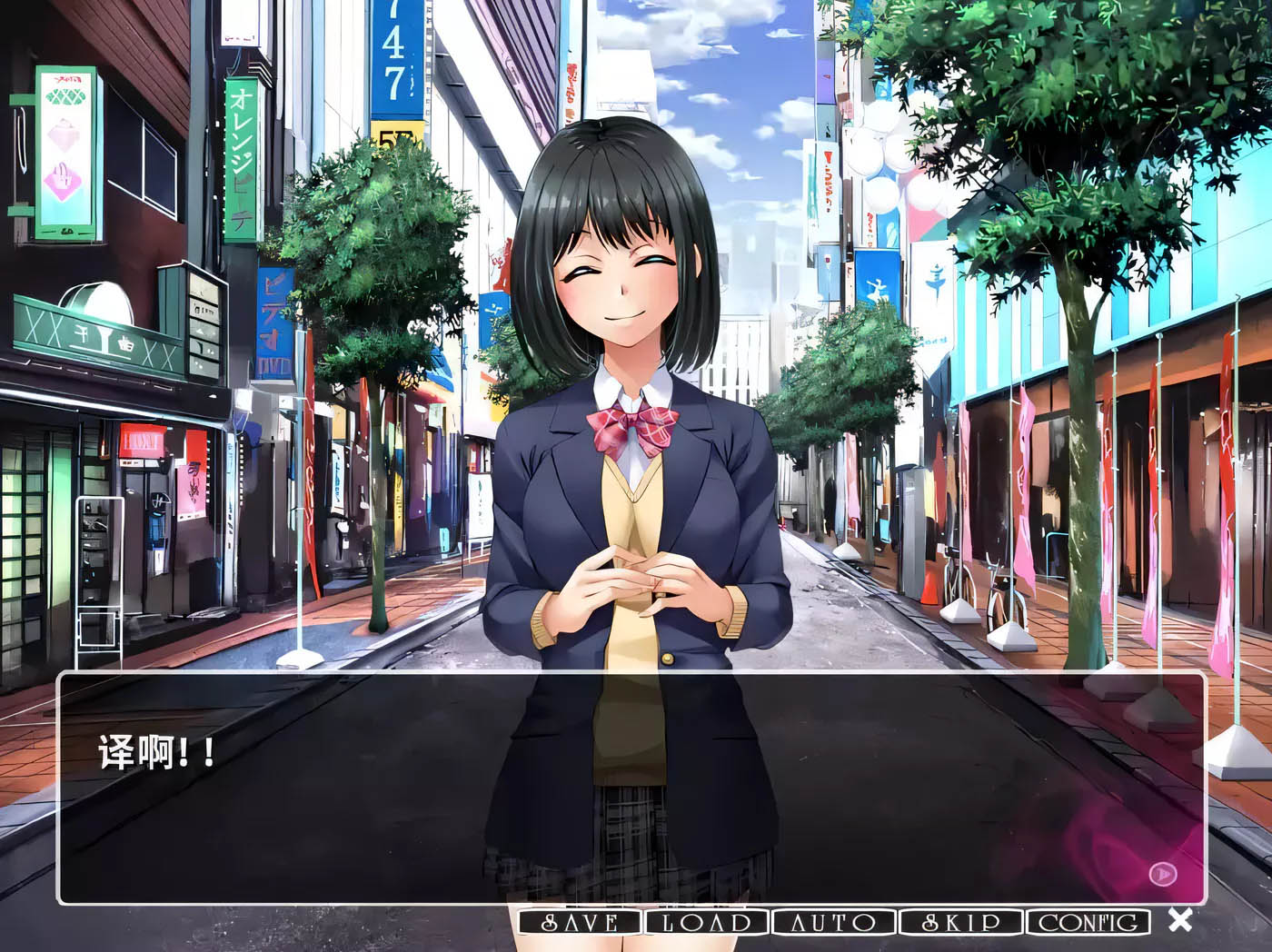Open the LOAD menu
This screenshot has height=952, width=1272.
[x=707, y=923]
